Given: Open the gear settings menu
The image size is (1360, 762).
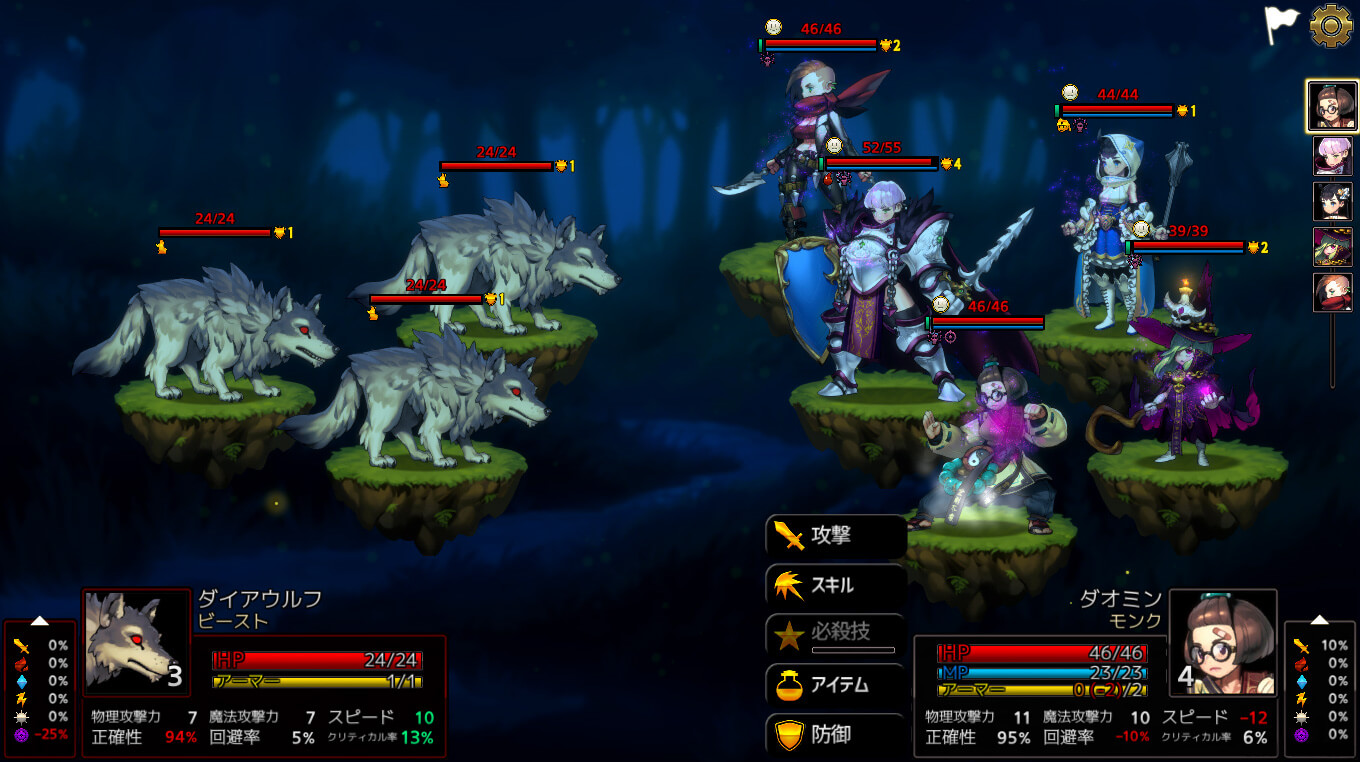Looking at the screenshot, I should coord(1331,26).
